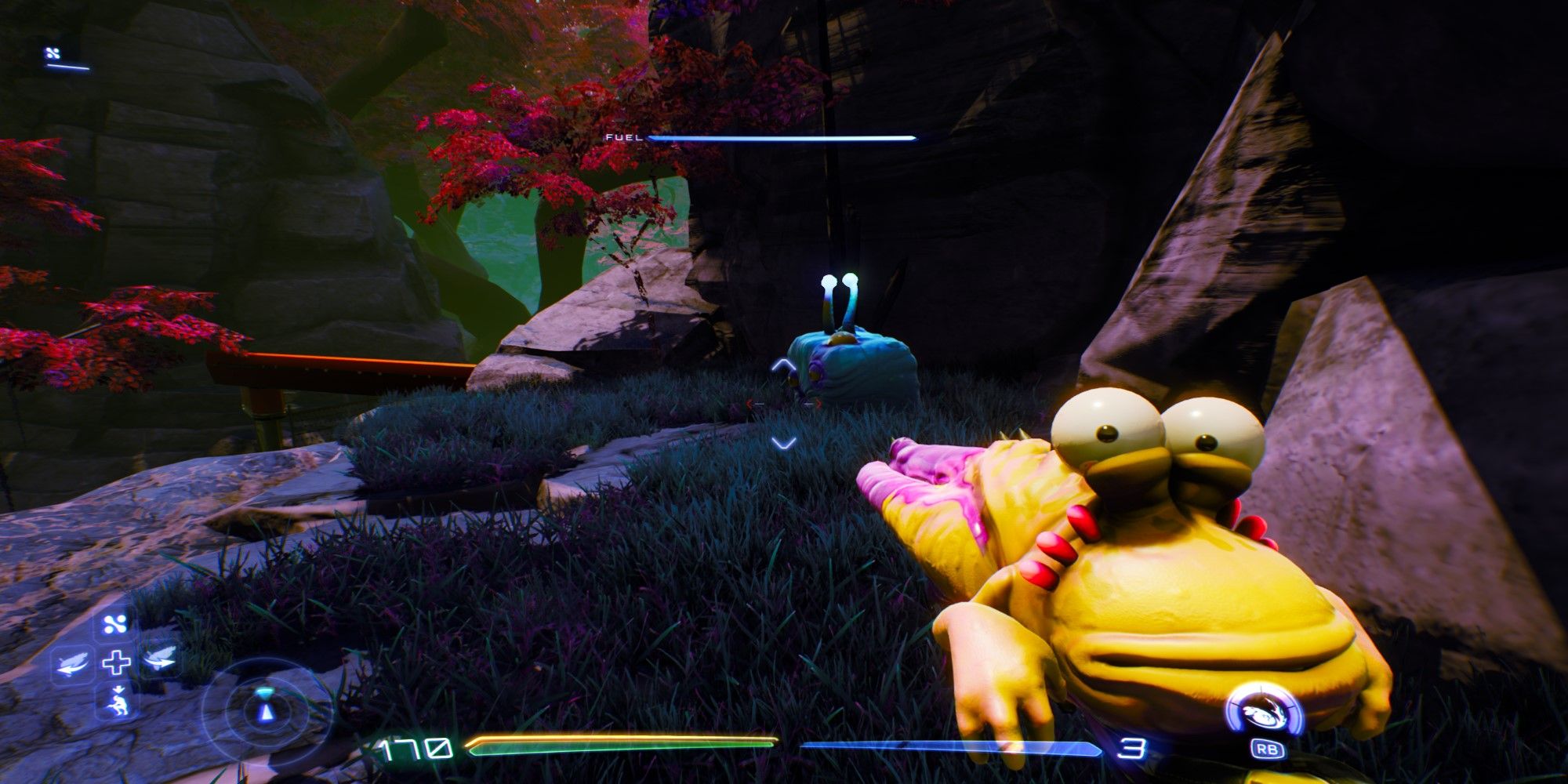Click the crouching figure D-pad icon
The image size is (1568, 784).
pos(118,704)
